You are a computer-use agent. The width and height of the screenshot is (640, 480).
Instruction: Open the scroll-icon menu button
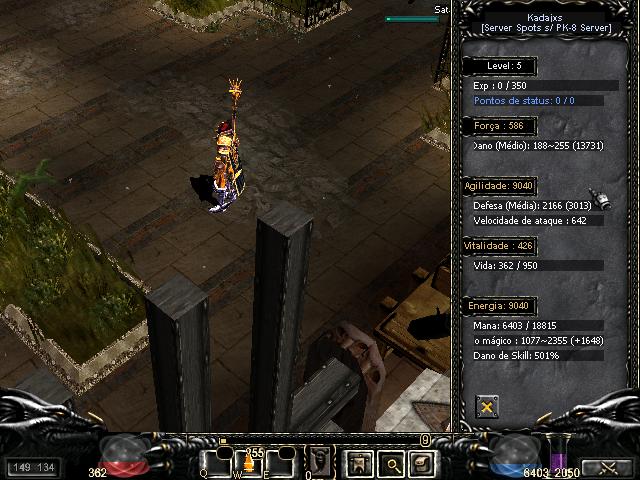(x=421, y=463)
